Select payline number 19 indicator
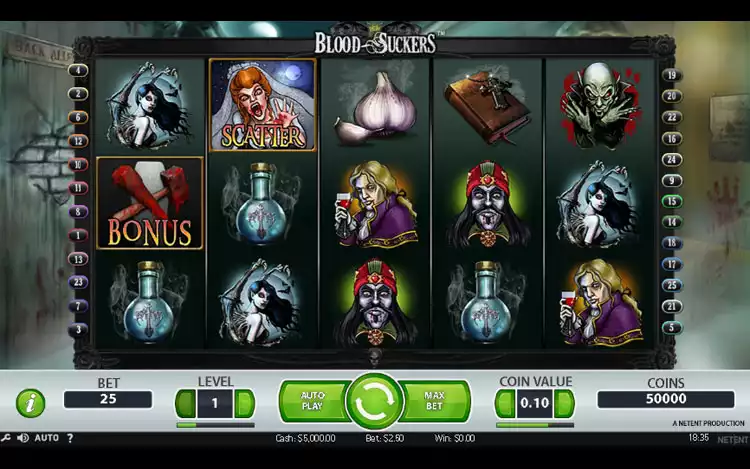 672,75
